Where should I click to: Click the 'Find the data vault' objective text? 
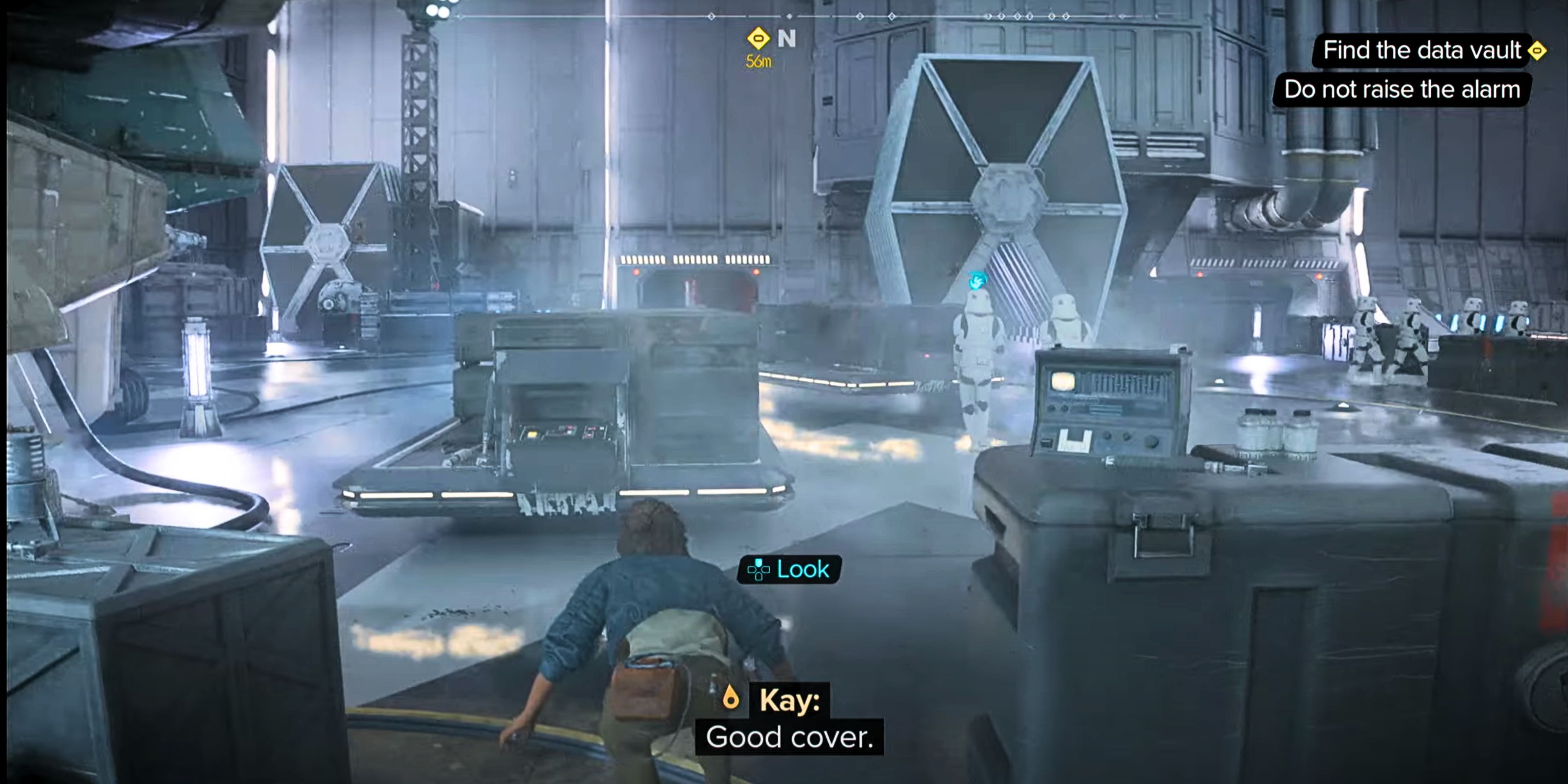(1418, 51)
